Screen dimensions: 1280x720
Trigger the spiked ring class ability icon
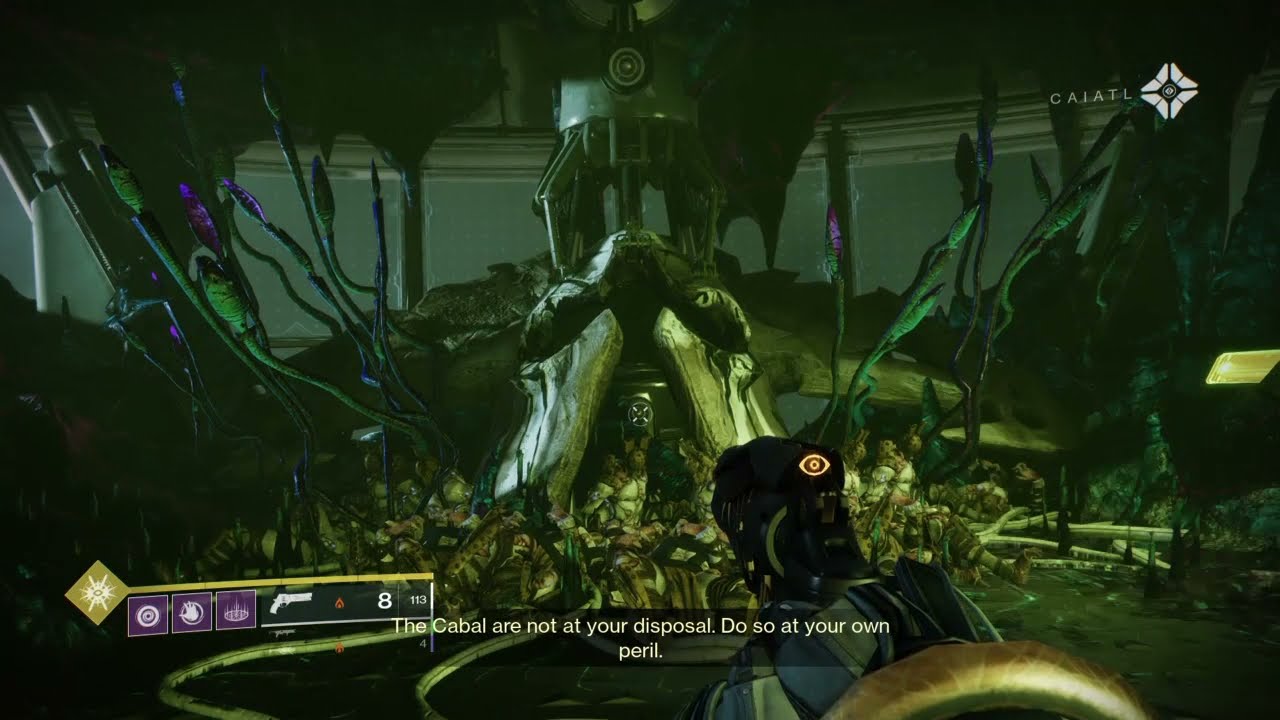[x=235, y=611]
